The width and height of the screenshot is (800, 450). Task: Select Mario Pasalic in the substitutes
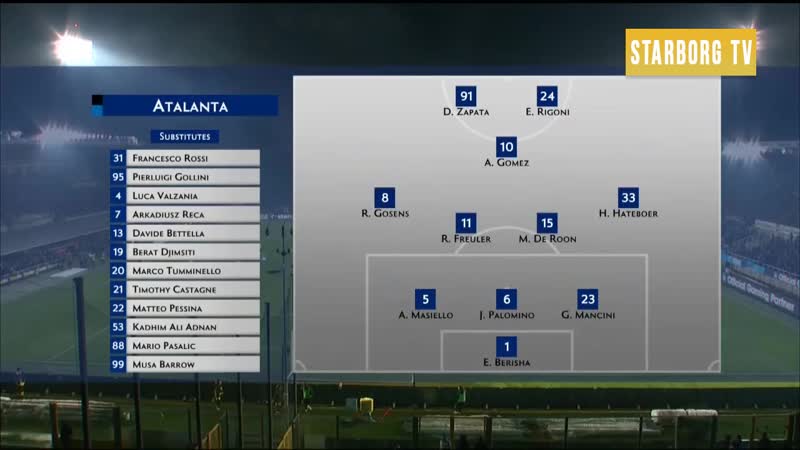(x=185, y=346)
